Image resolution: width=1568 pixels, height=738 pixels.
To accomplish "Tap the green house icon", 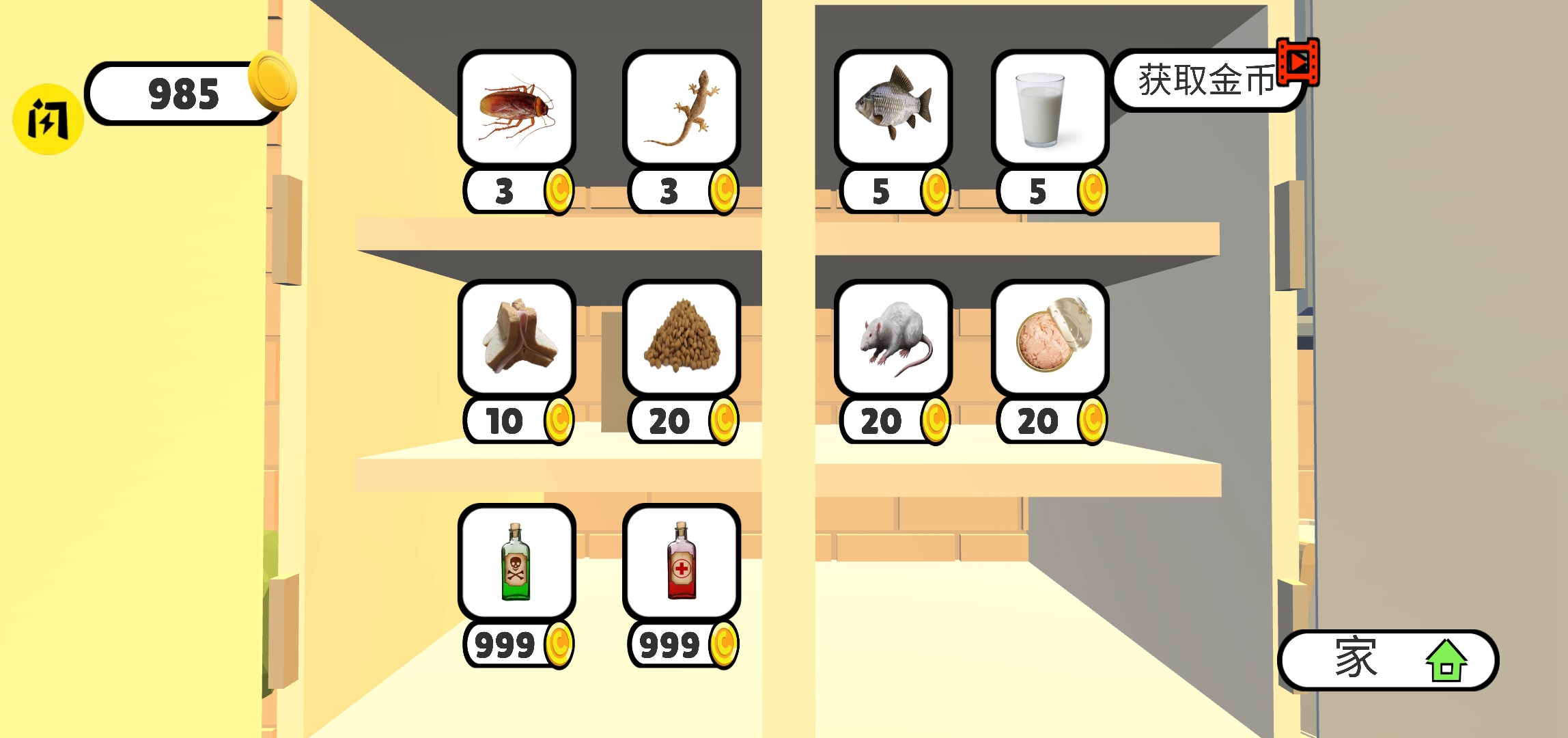I will point(1450,658).
